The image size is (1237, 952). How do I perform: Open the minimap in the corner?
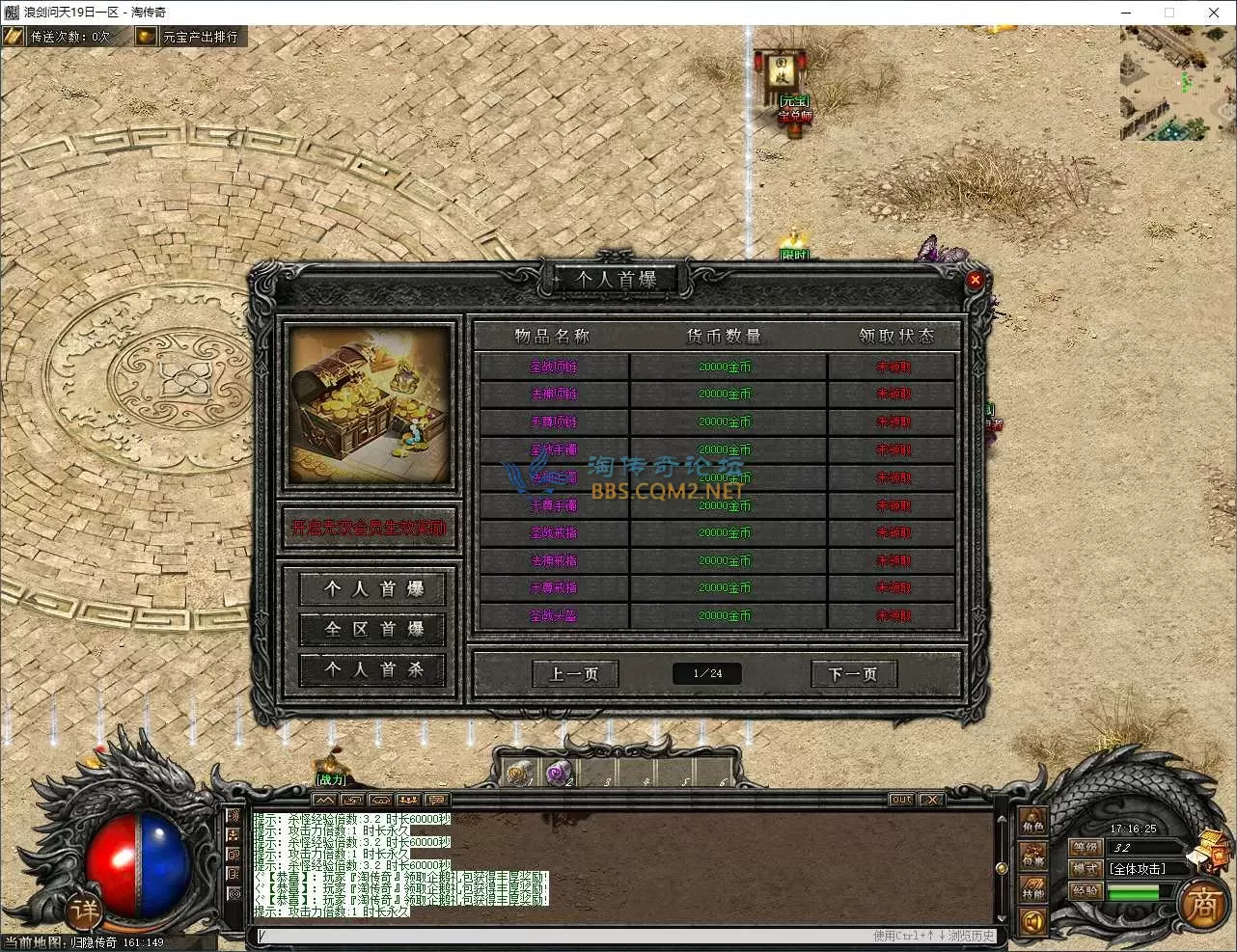pyautogui.click(x=1177, y=84)
